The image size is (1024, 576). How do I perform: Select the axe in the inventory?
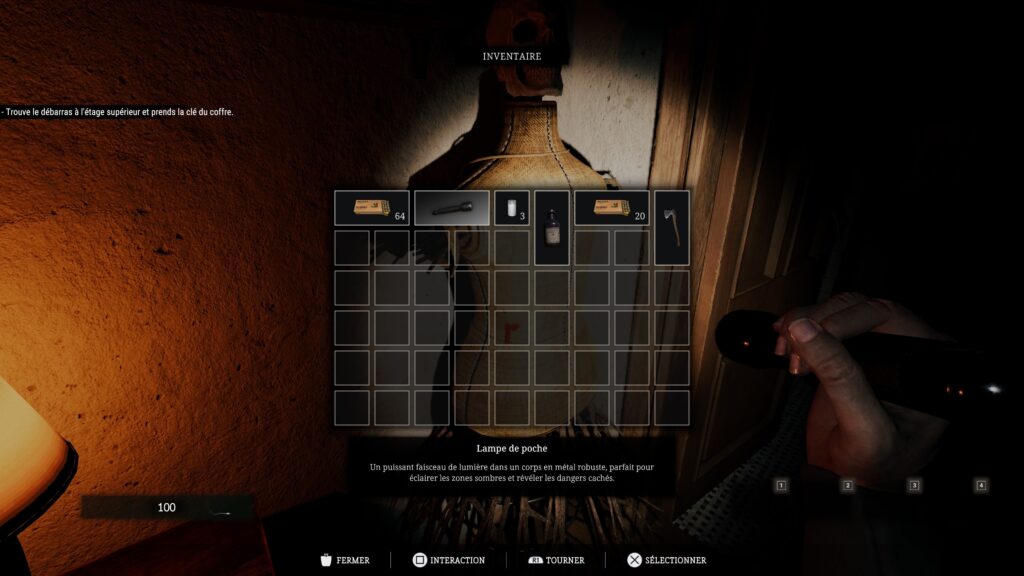tap(672, 228)
